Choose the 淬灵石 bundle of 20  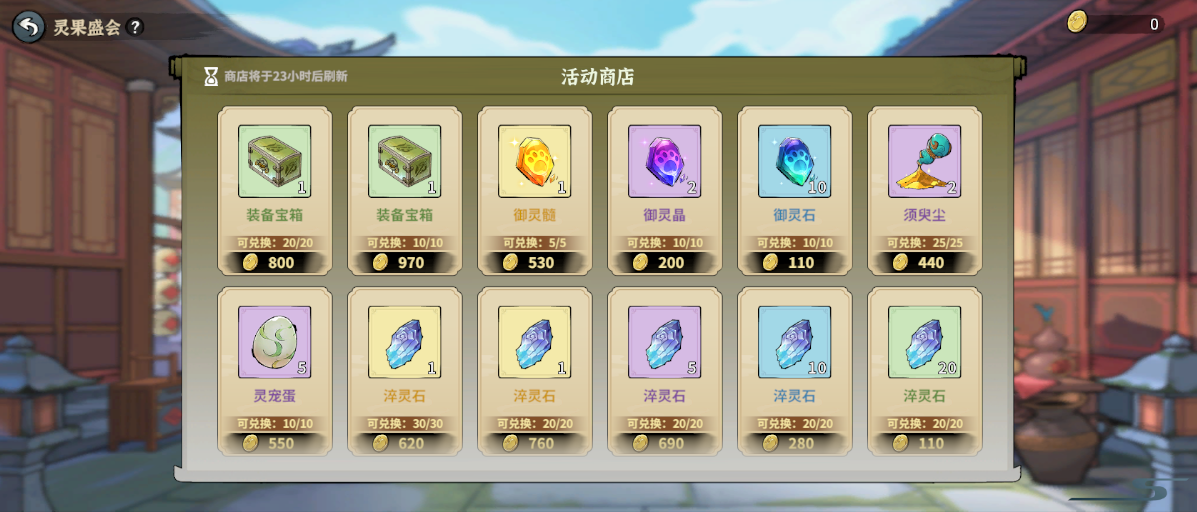[x=924, y=343]
